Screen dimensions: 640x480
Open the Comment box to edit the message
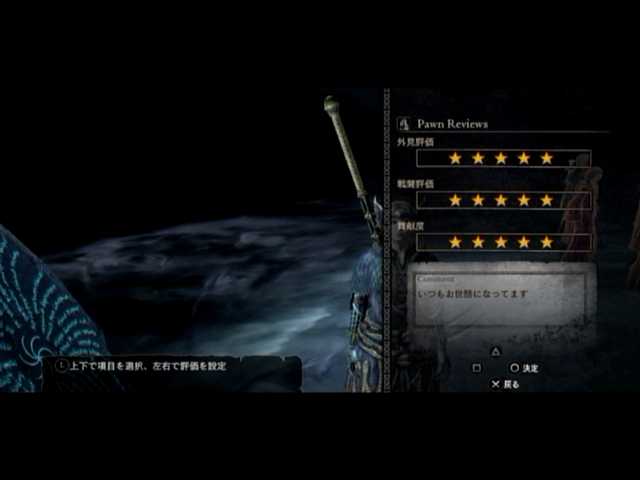point(504,296)
